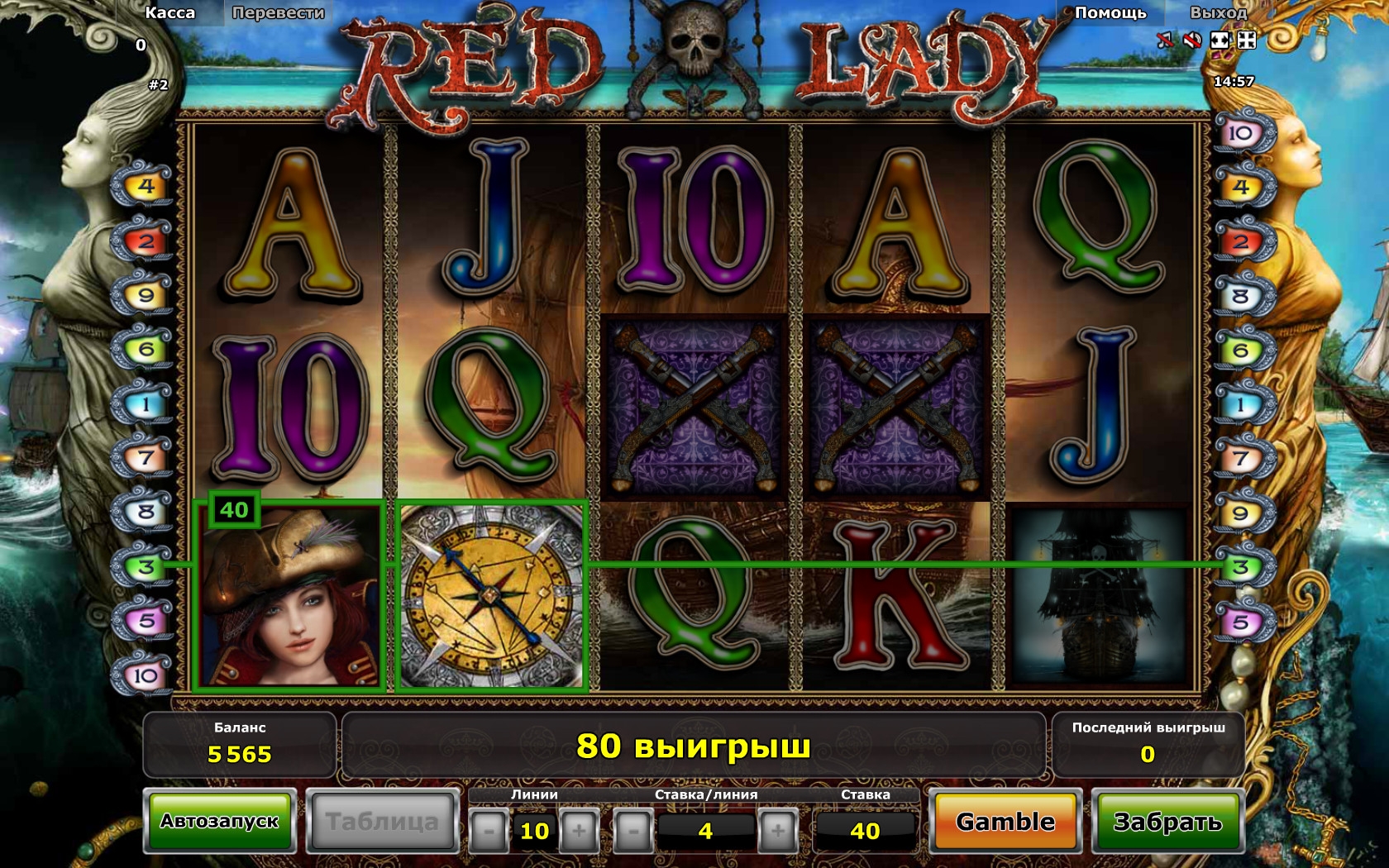Collect winnings with Забрать
Viewport: 1389px width, 868px height.
(1167, 822)
